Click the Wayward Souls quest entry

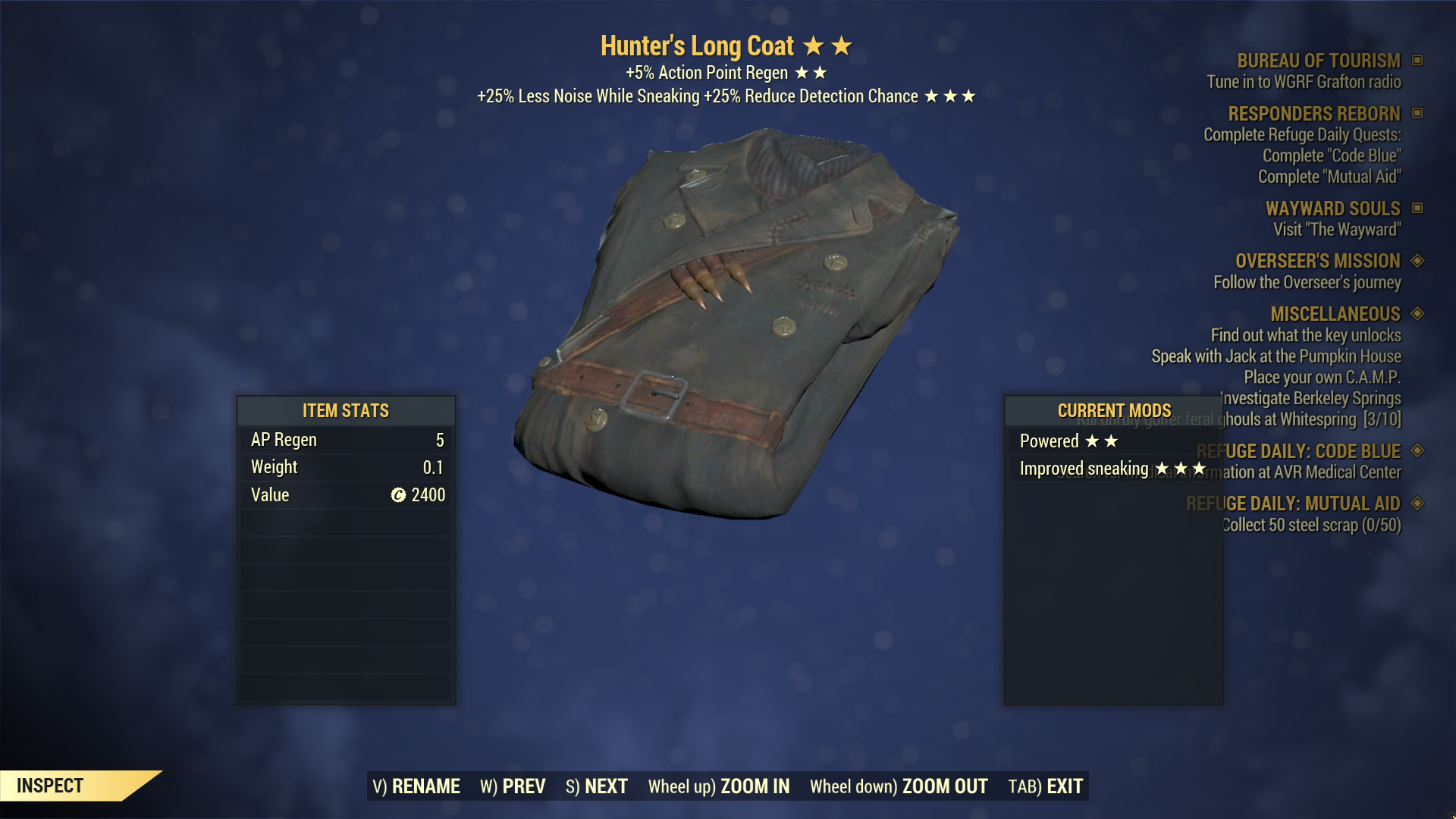pyautogui.click(x=1332, y=209)
